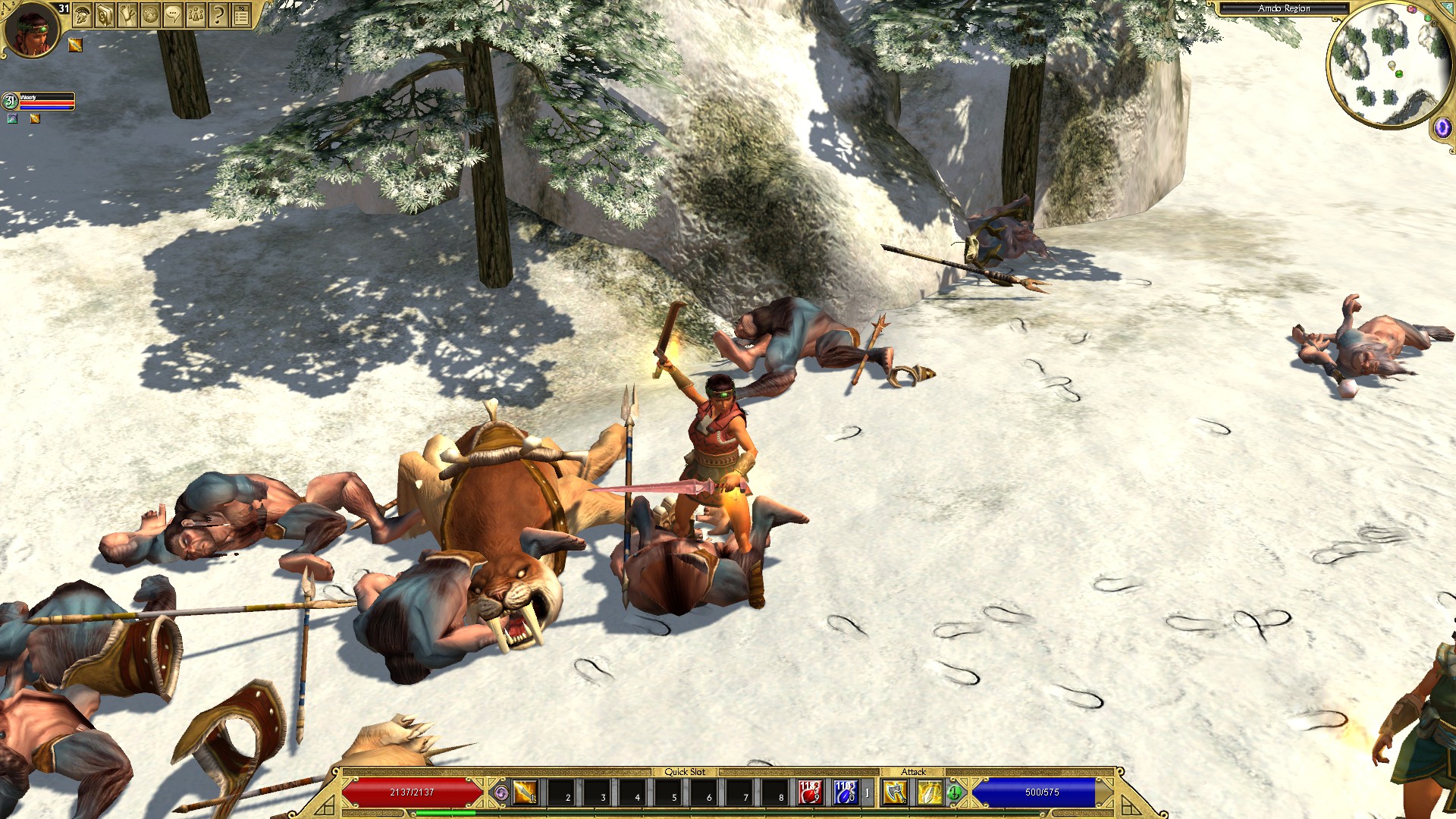
Task: Activate the sword skill in quick slot 1
Action: [x=526, y=793]
